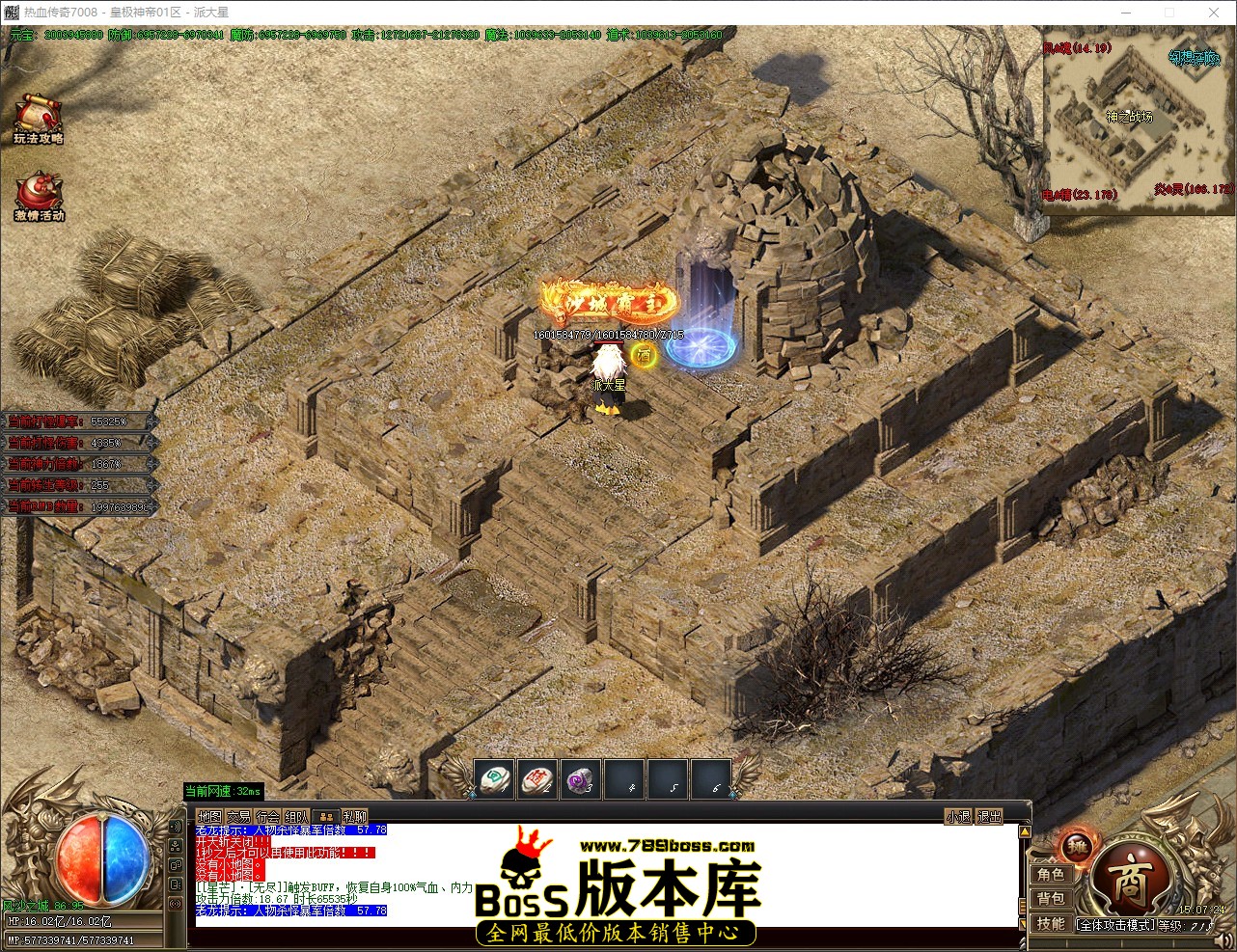Activate the skill in hotbar slot 1
This screenshot has width=1237, height=952.
click(494, 780)
